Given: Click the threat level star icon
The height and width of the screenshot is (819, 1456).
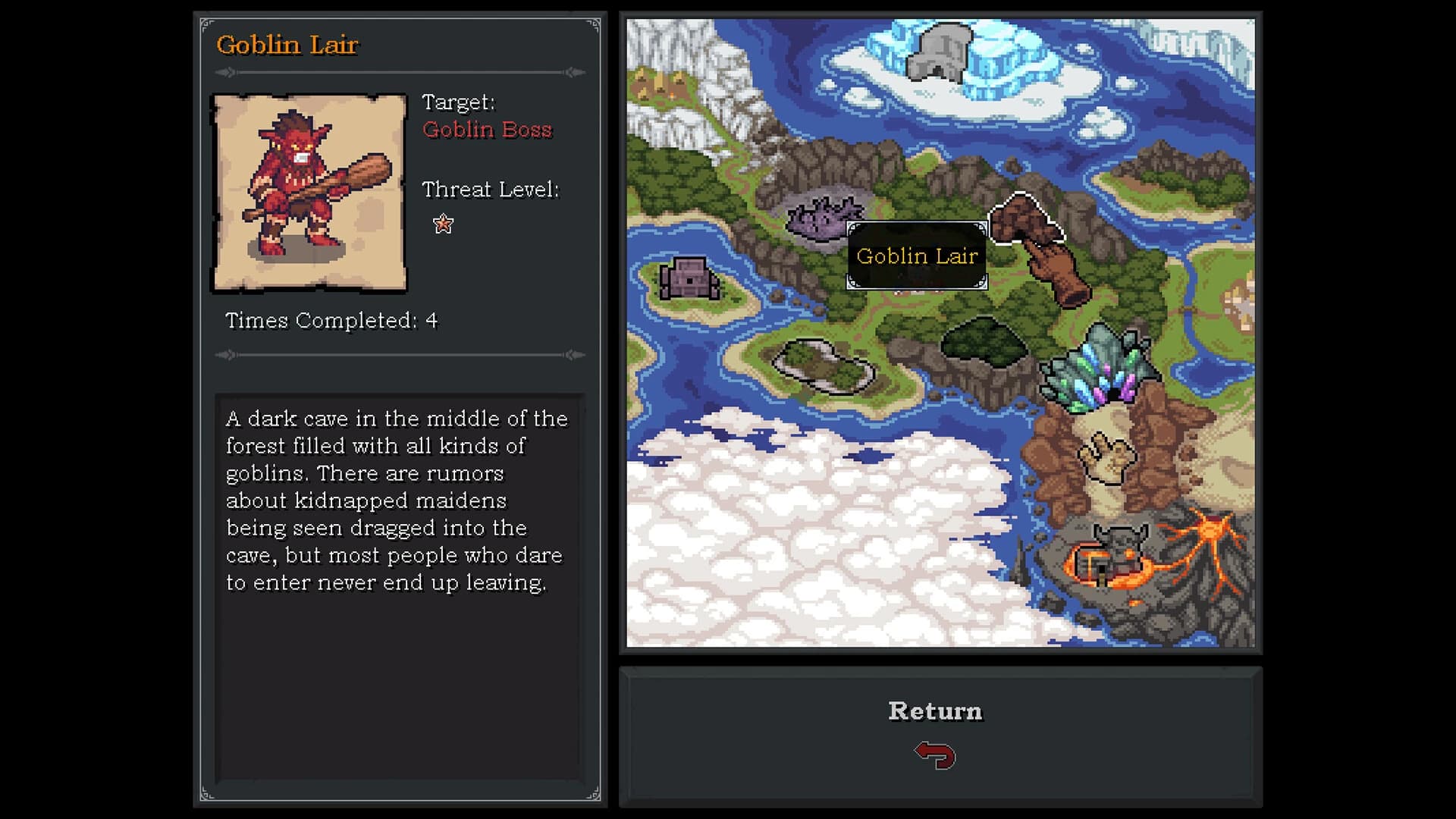Looking at the screenshot, I should (x=442, y=224).
